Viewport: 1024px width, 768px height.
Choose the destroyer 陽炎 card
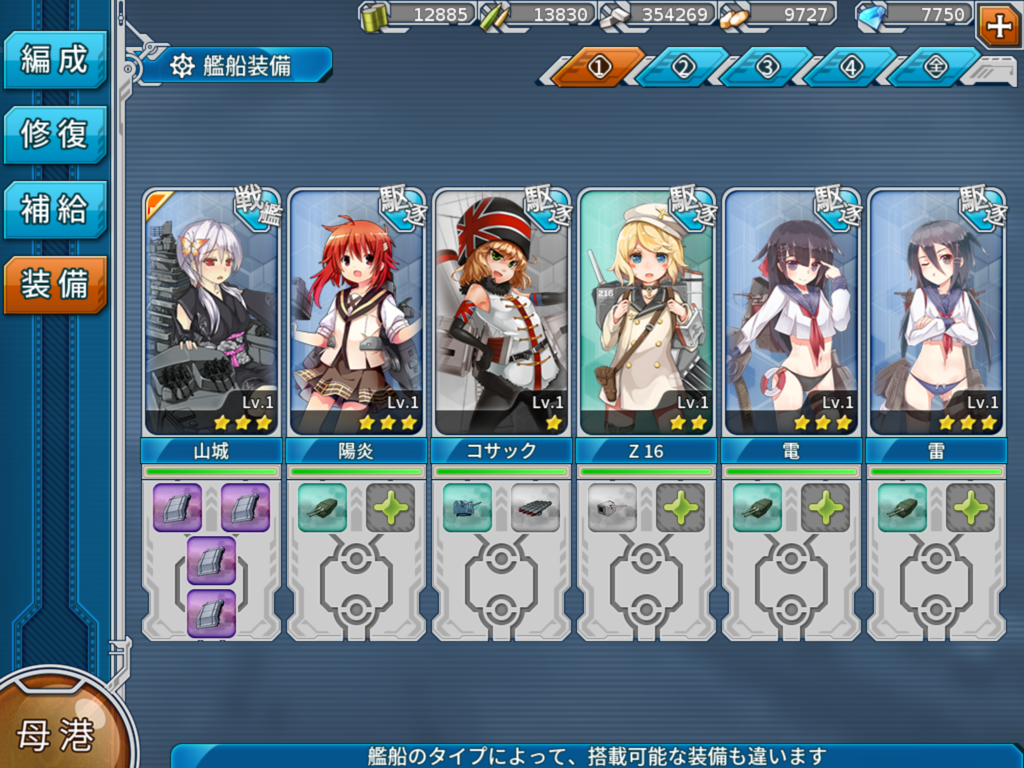coord(356,311)
